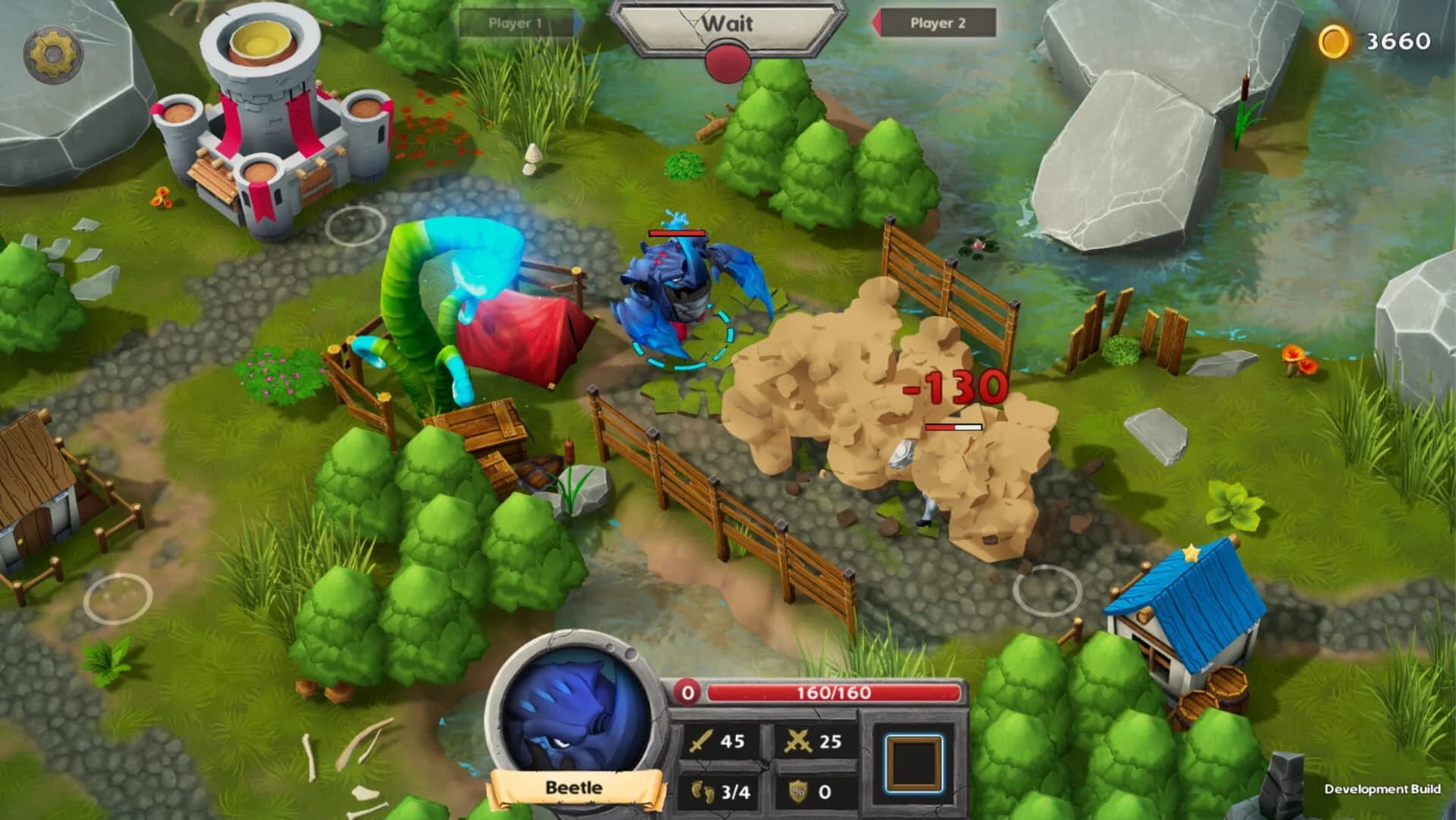Click the footsteps movement icon
The width and height of the screenshot is (1456, 820).
click(703, 790)
